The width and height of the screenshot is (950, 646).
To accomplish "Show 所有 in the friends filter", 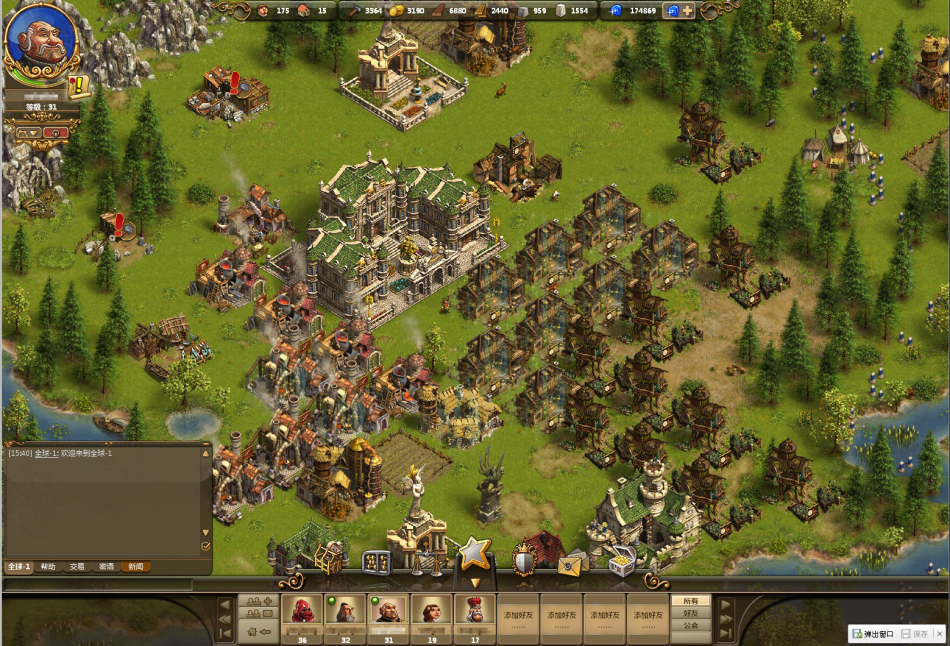I will (x=691, y=601).
